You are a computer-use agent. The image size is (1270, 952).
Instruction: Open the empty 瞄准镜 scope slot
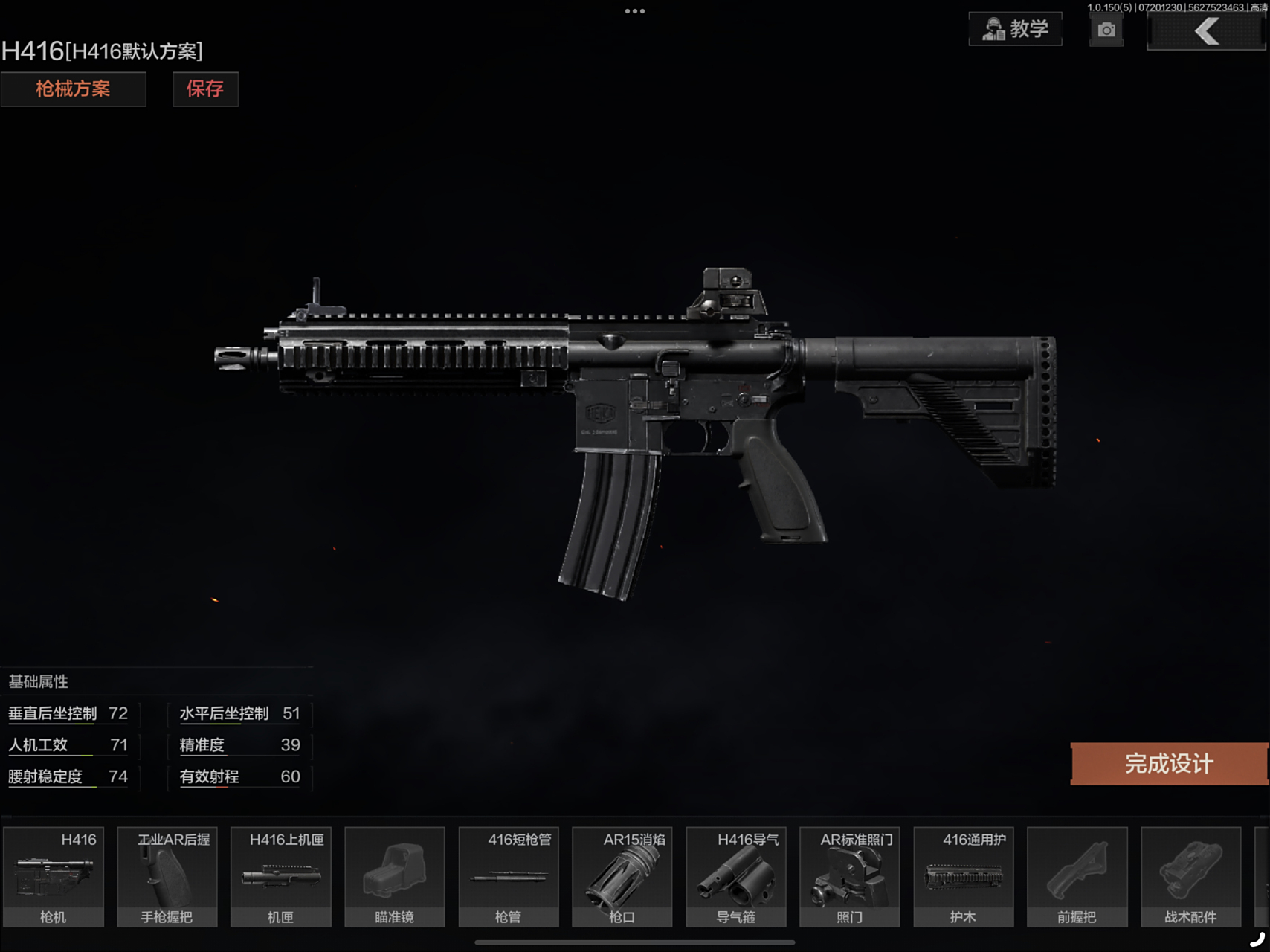(x=395, y=876)
